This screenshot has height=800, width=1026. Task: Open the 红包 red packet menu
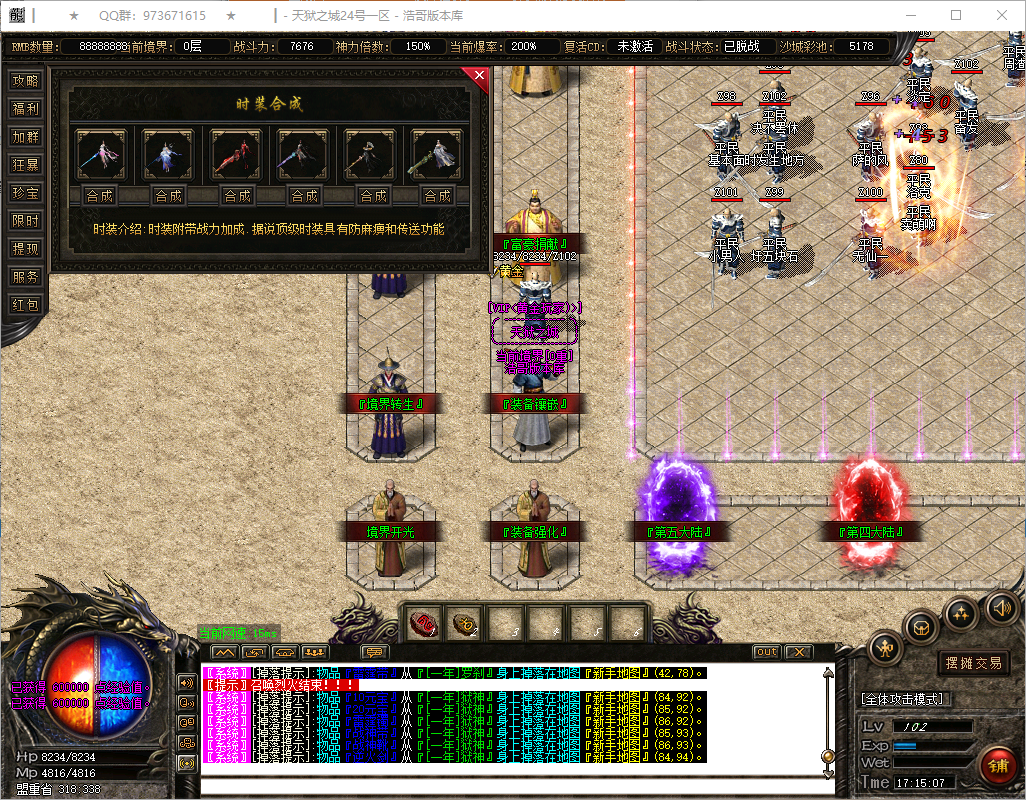point(25,305)
